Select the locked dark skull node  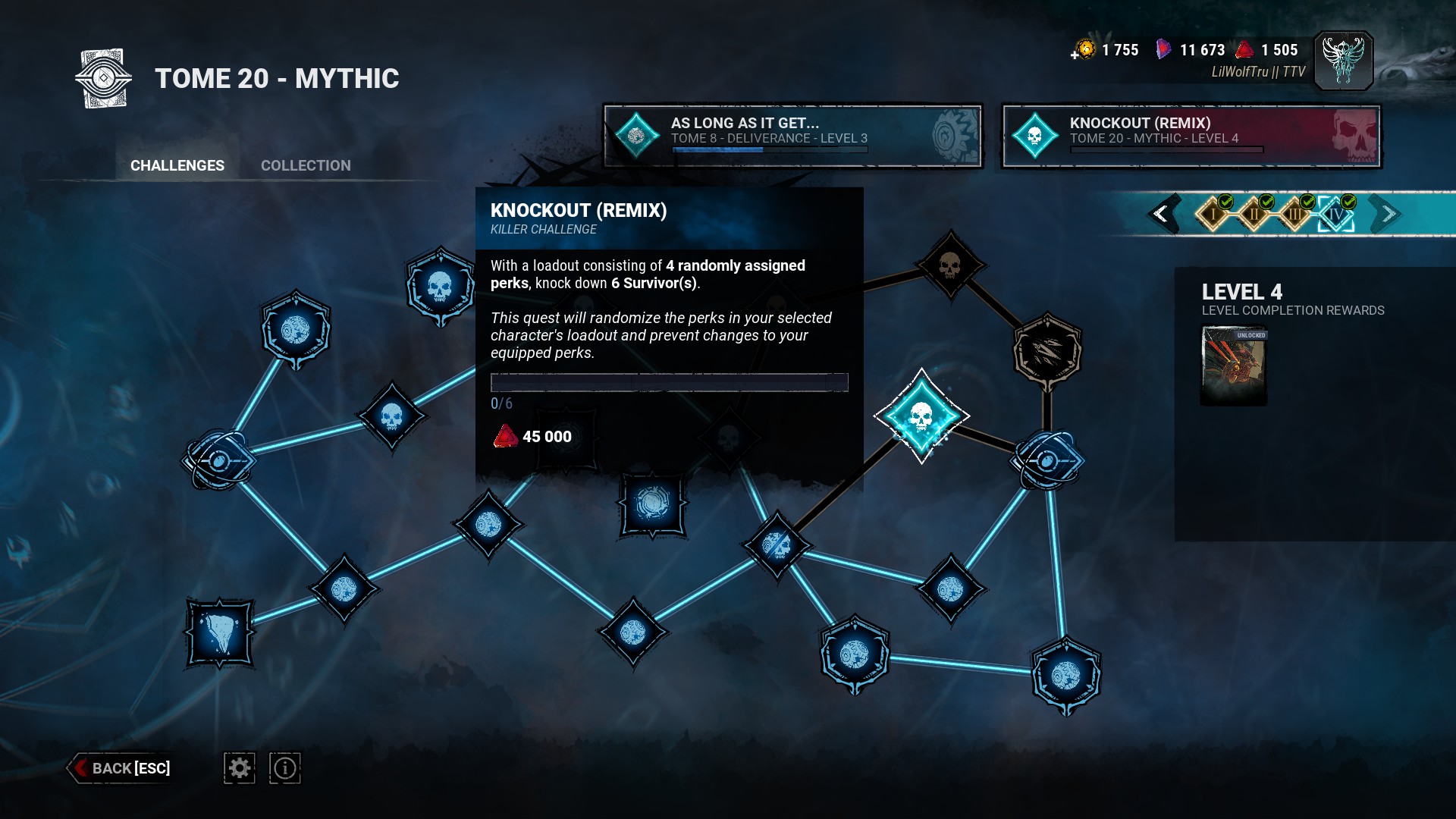949,266
